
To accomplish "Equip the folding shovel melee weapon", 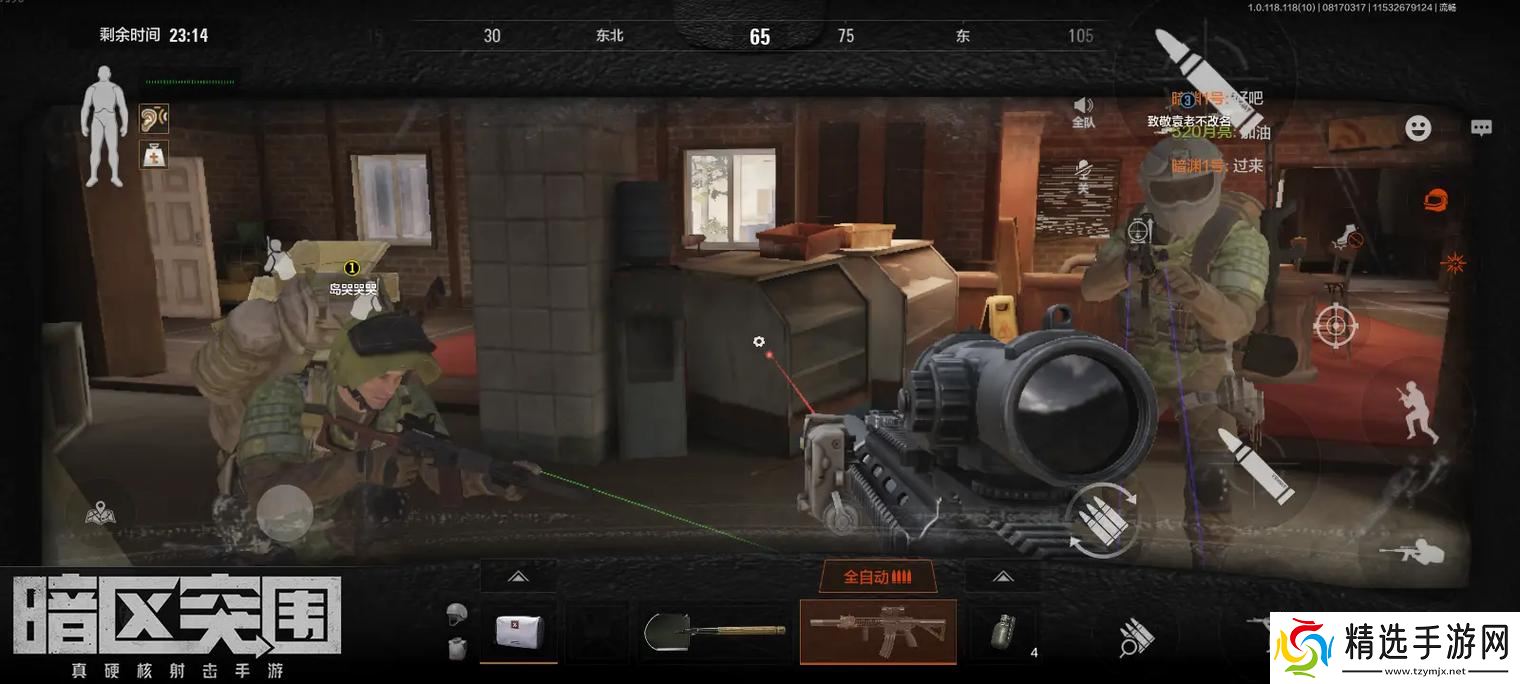I will coord(714,632).
